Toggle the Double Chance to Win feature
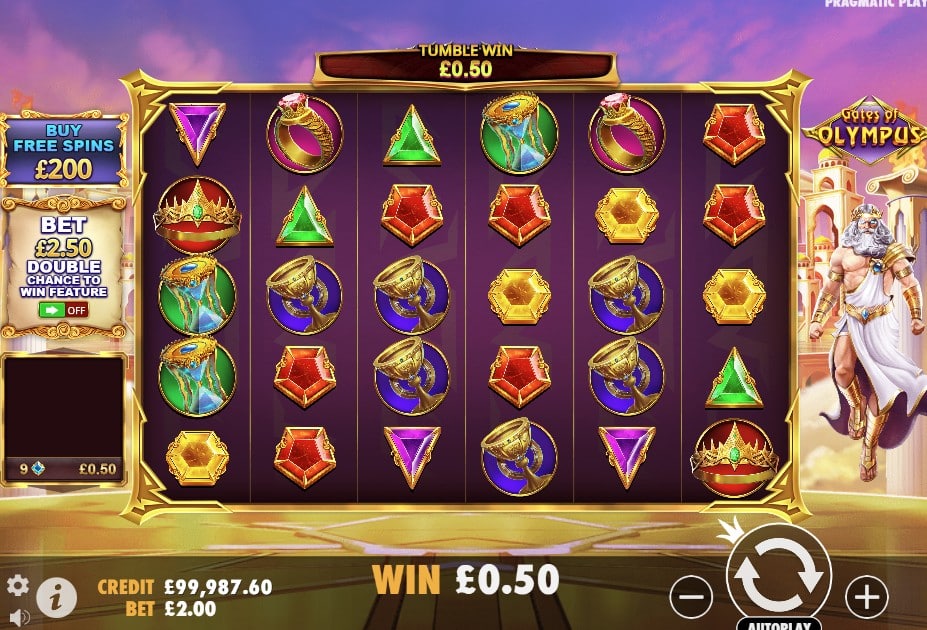The width and height of the screenshot is (927, 630). click(x=62, y=310)
